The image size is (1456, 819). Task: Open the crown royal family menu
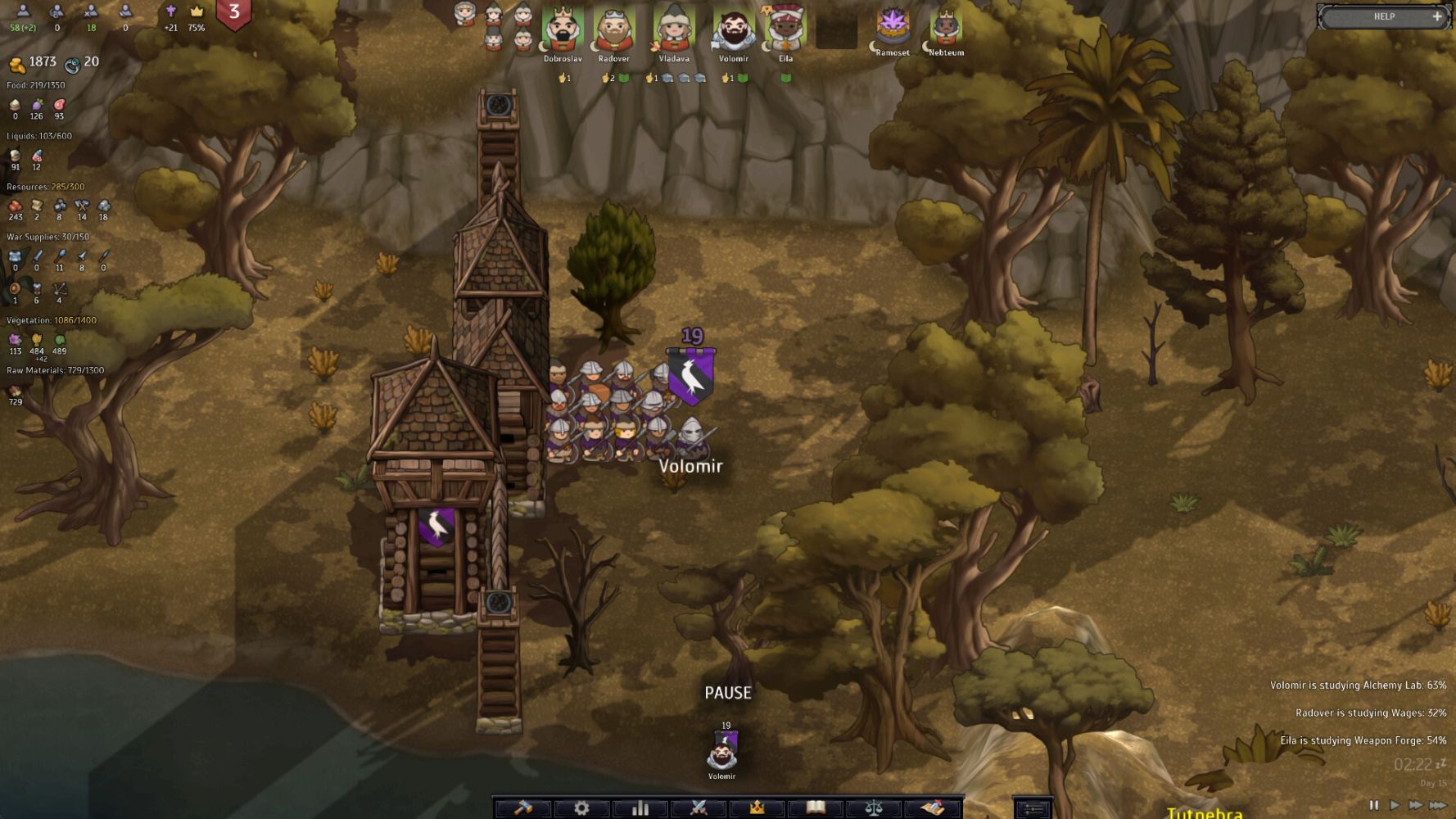click(757, 808)
